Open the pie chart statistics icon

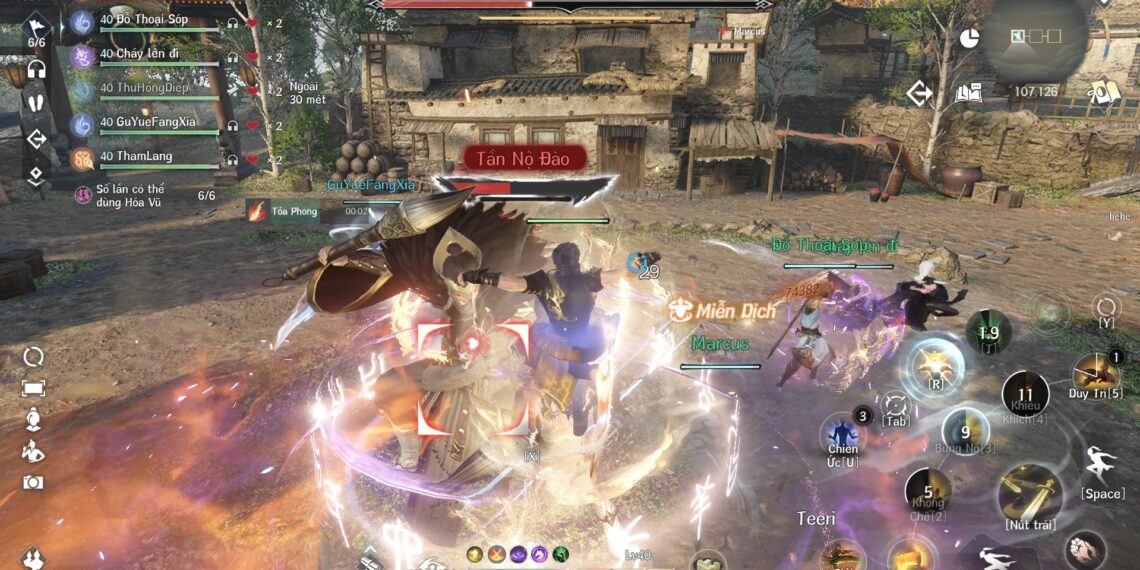point(969,38)
